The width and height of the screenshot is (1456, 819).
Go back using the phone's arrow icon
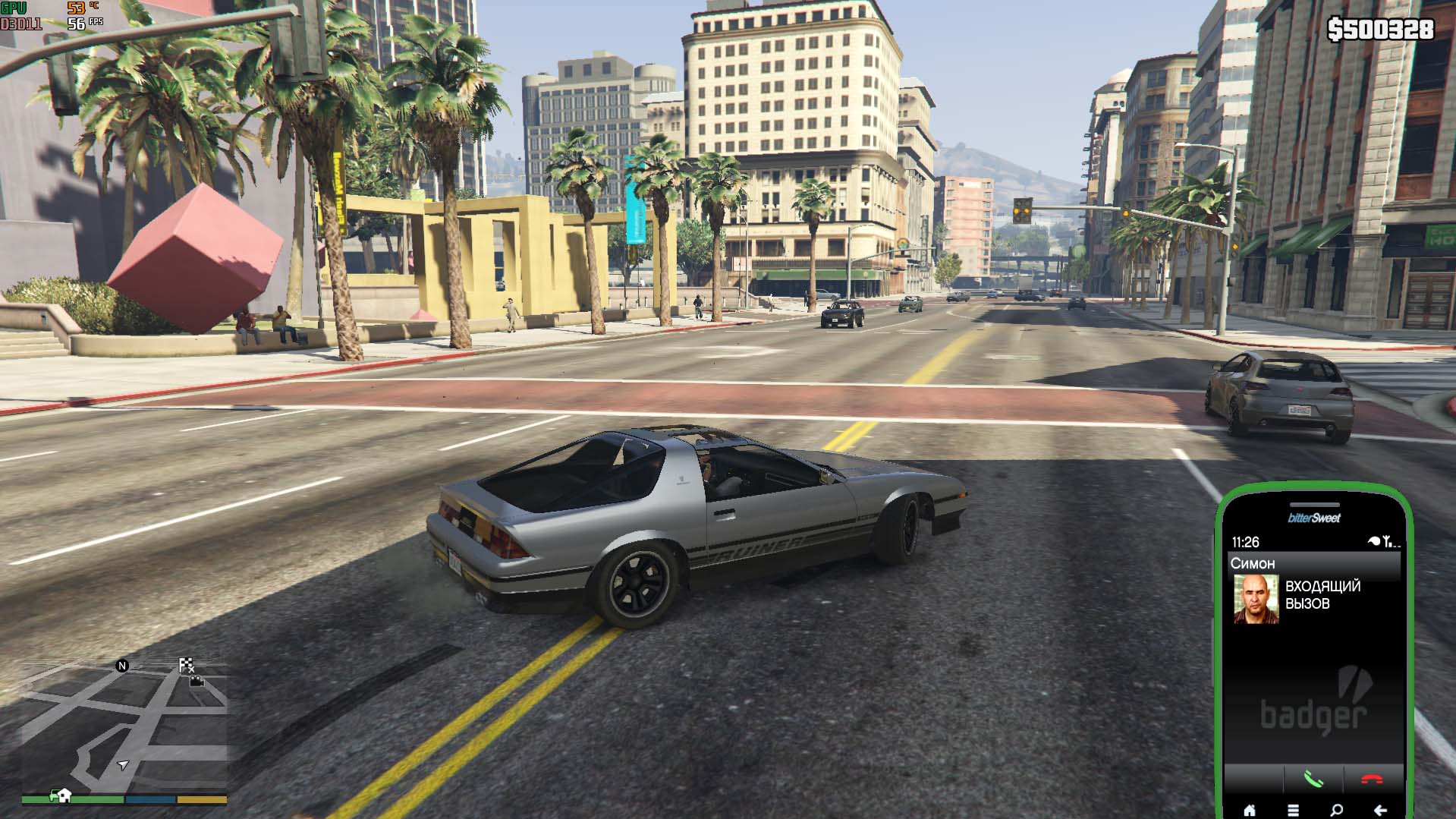(1381, 810)
